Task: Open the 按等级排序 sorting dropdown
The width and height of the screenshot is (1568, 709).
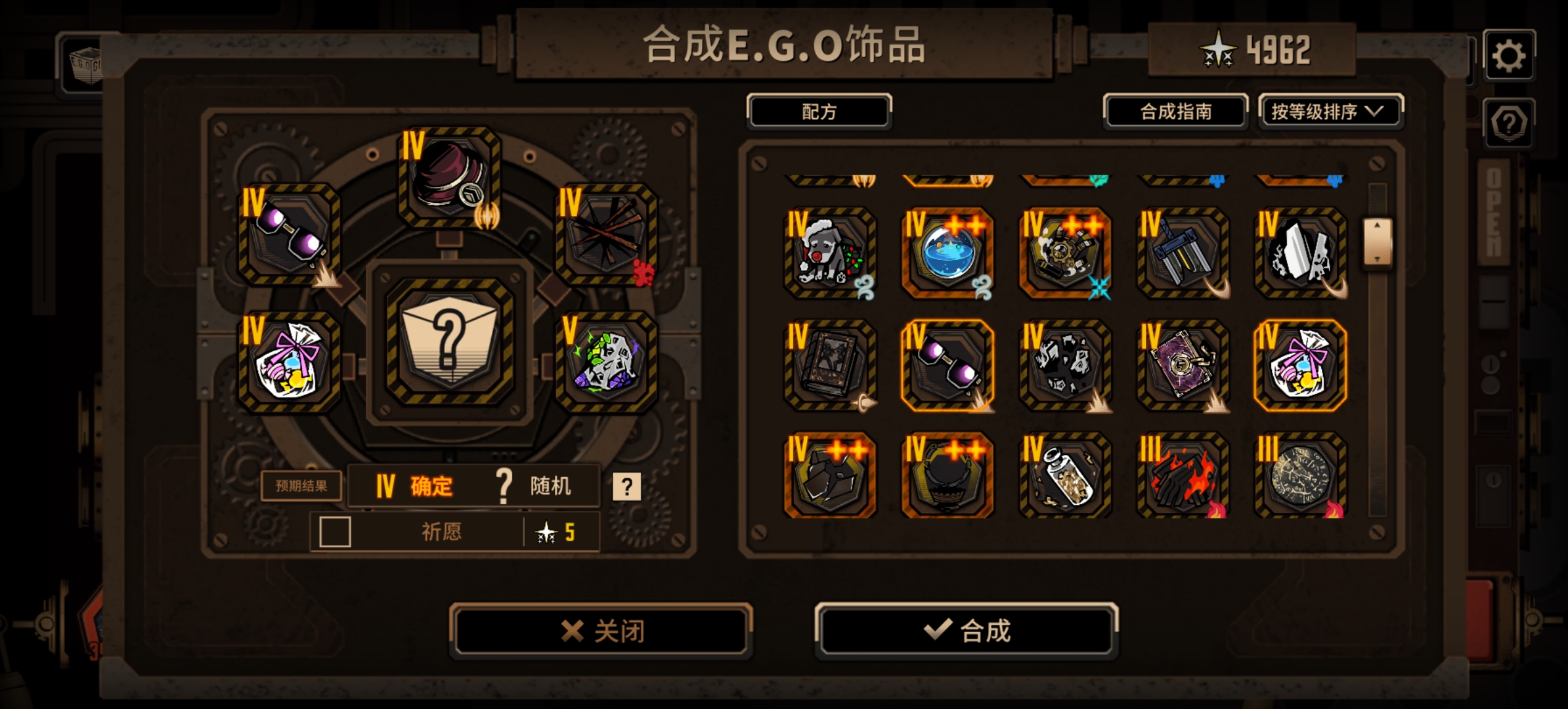Action: coord(1330,112)
